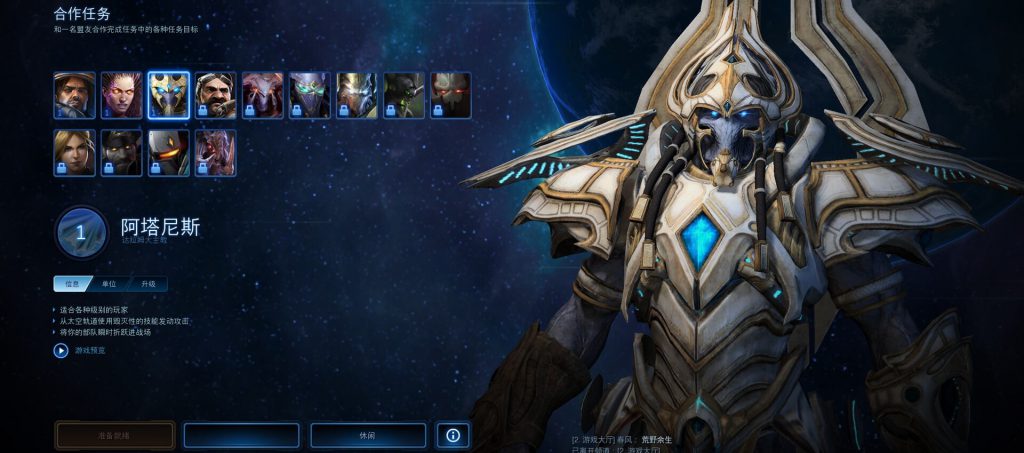Click the circled i information button
Viewport: 1024px width, 453px height.
[453, 435]
